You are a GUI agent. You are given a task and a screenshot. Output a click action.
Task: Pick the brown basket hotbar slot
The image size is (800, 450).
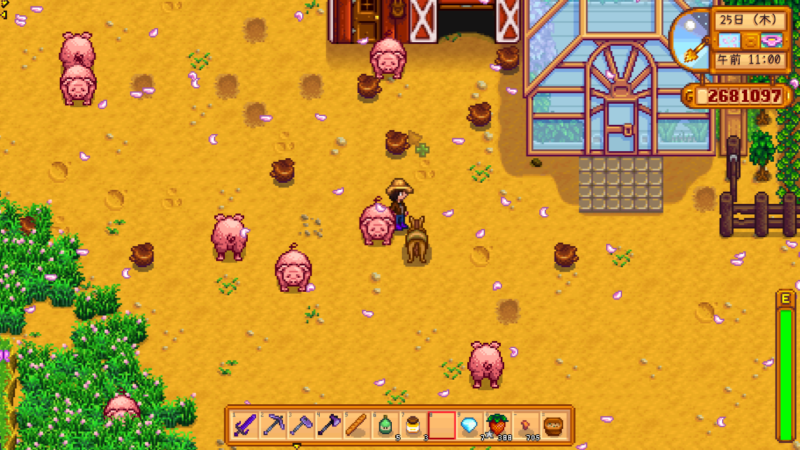point(553,425)
